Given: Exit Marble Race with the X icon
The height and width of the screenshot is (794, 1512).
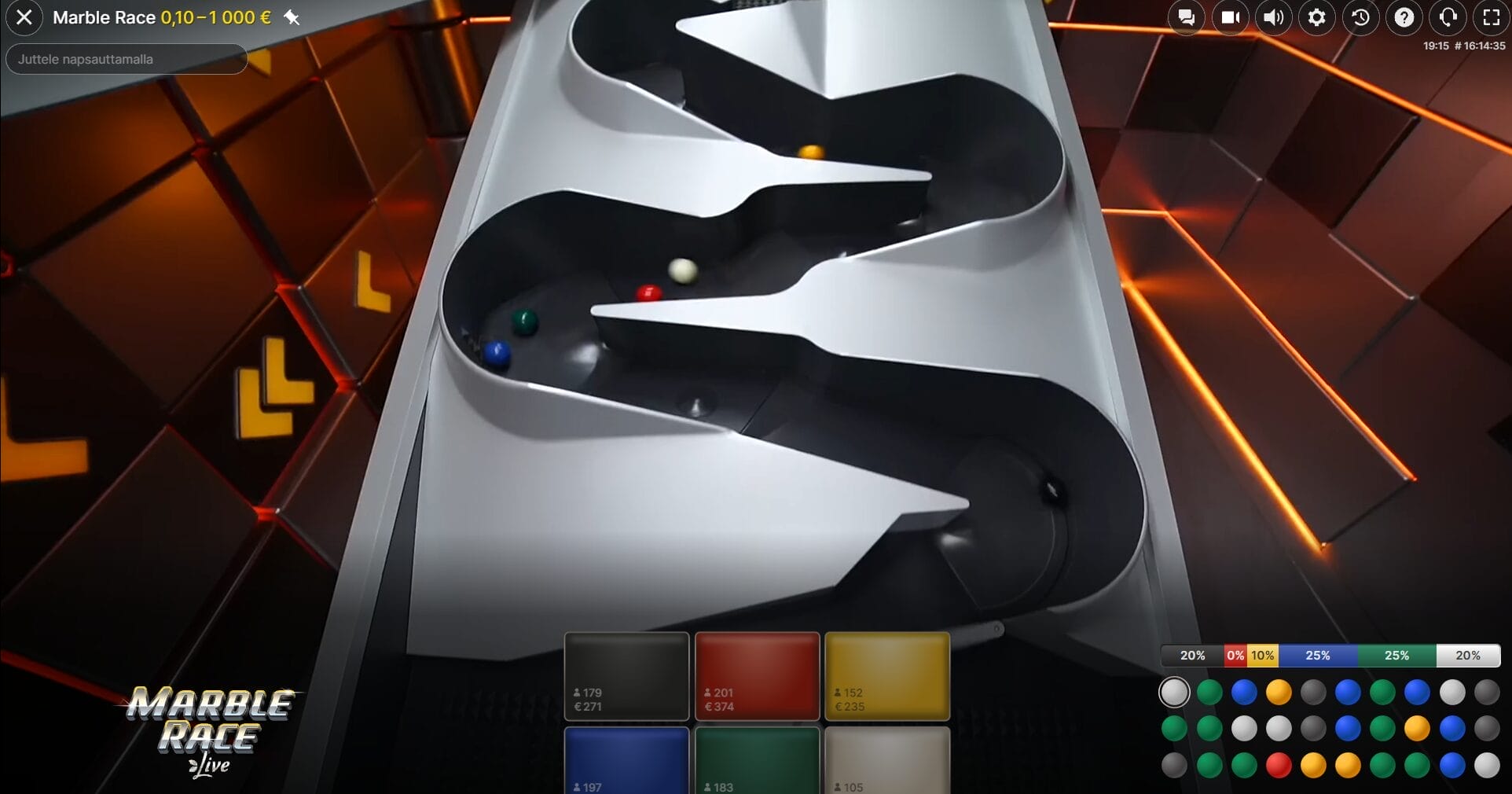Looking at the screenshot, I should 24,17.
